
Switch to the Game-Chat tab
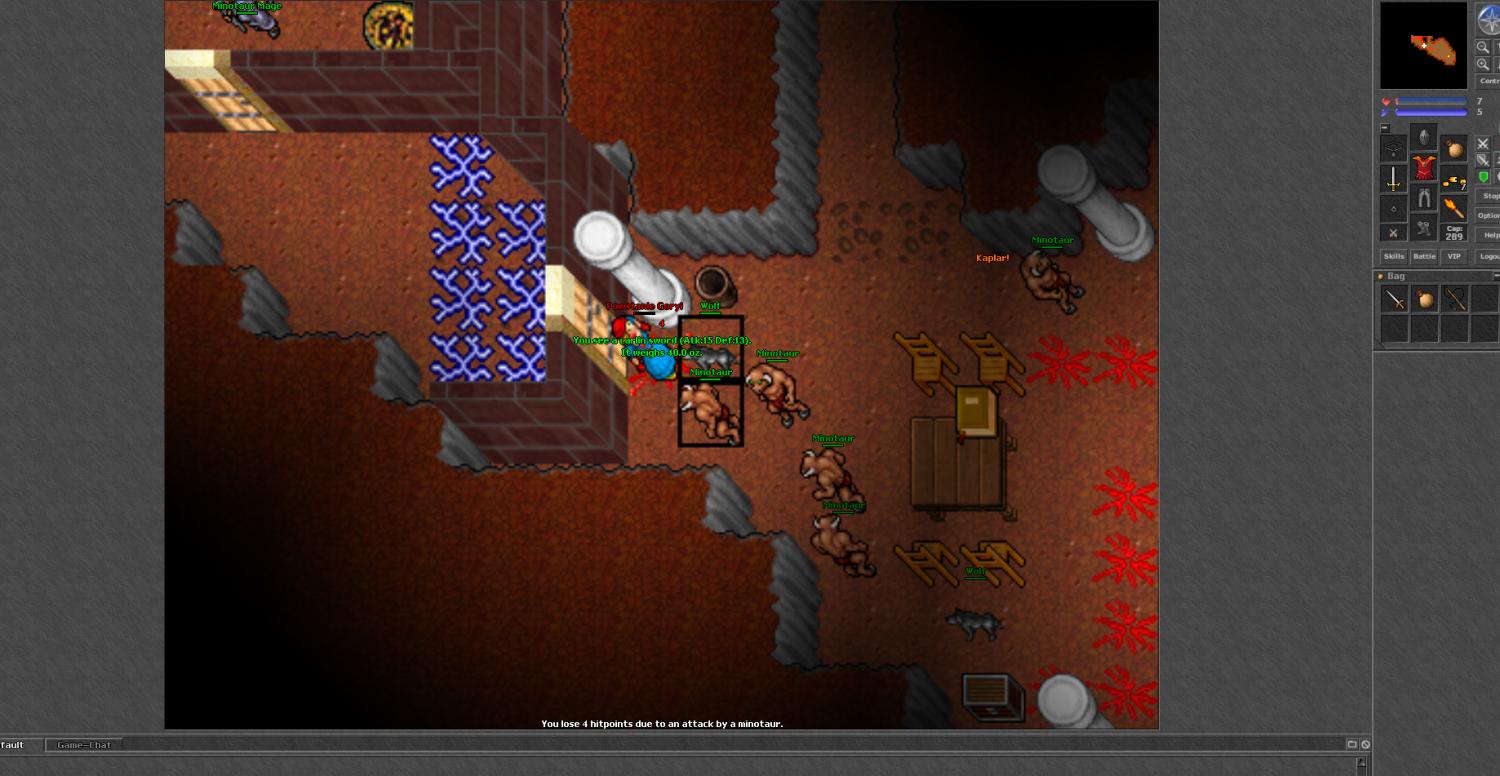click(85, 745)
